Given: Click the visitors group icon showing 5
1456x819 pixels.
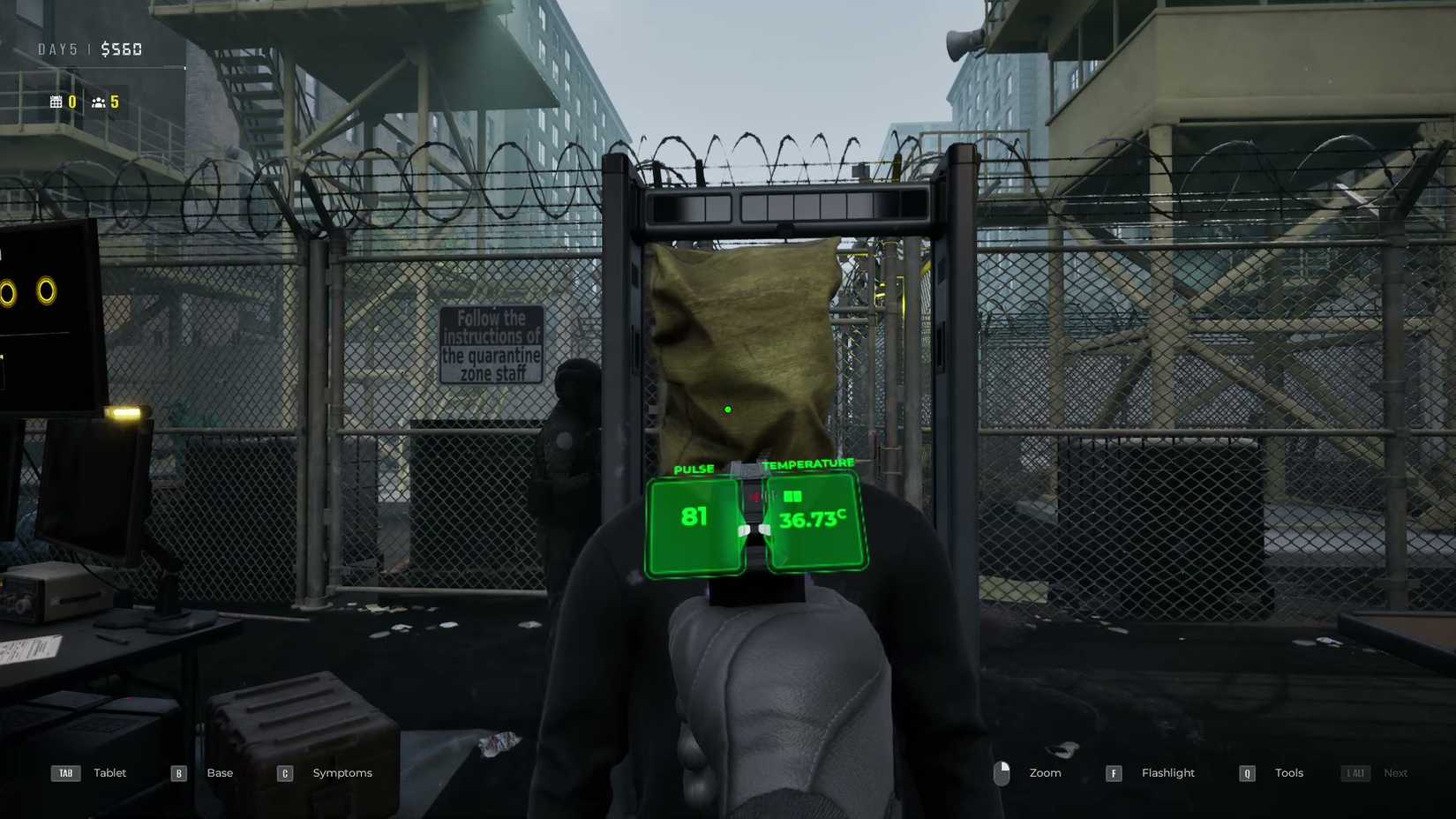Looking at the screenshot, I should tap(97, 101).
